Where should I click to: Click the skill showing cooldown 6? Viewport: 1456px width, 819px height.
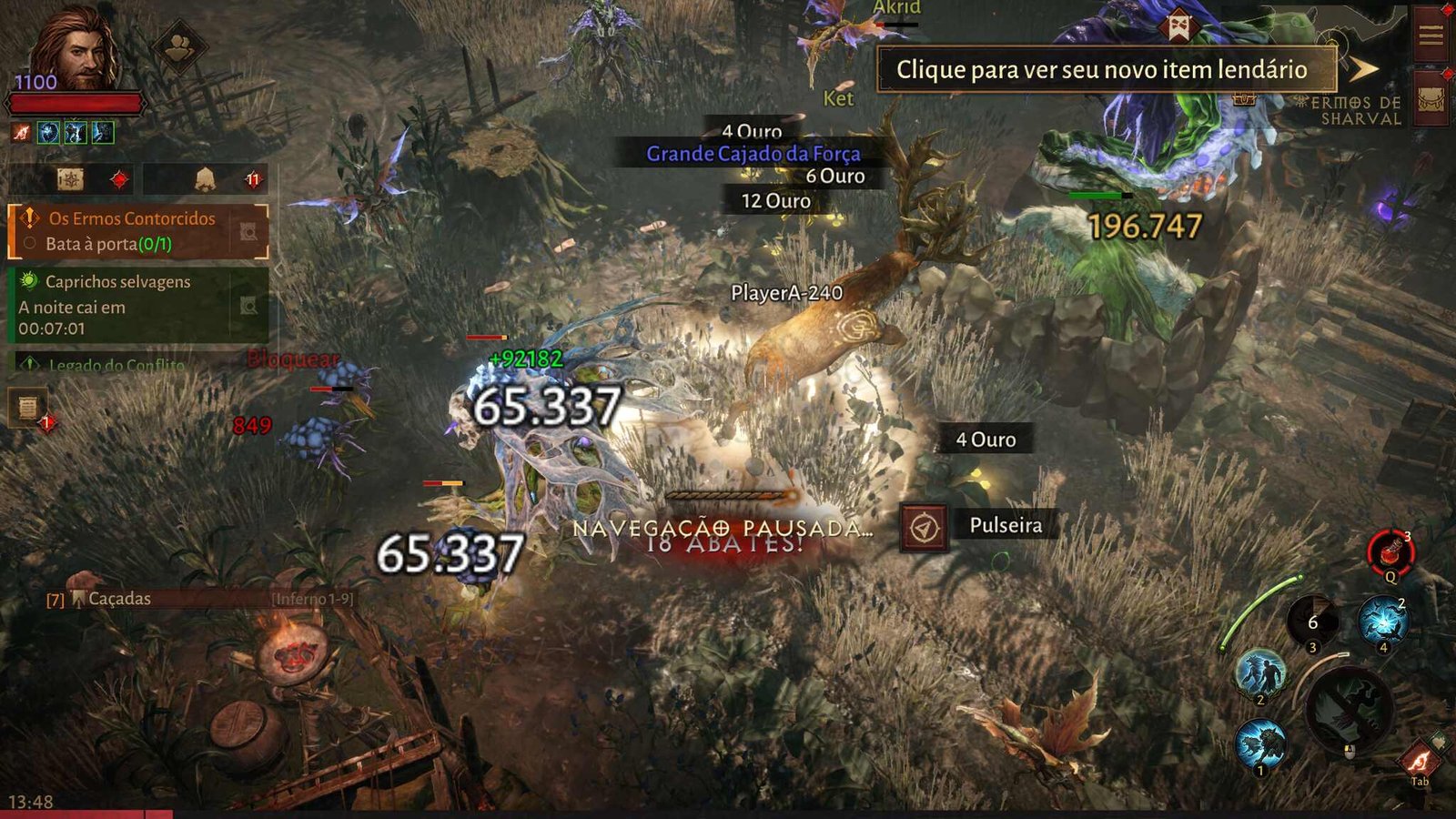(1312, 622)
